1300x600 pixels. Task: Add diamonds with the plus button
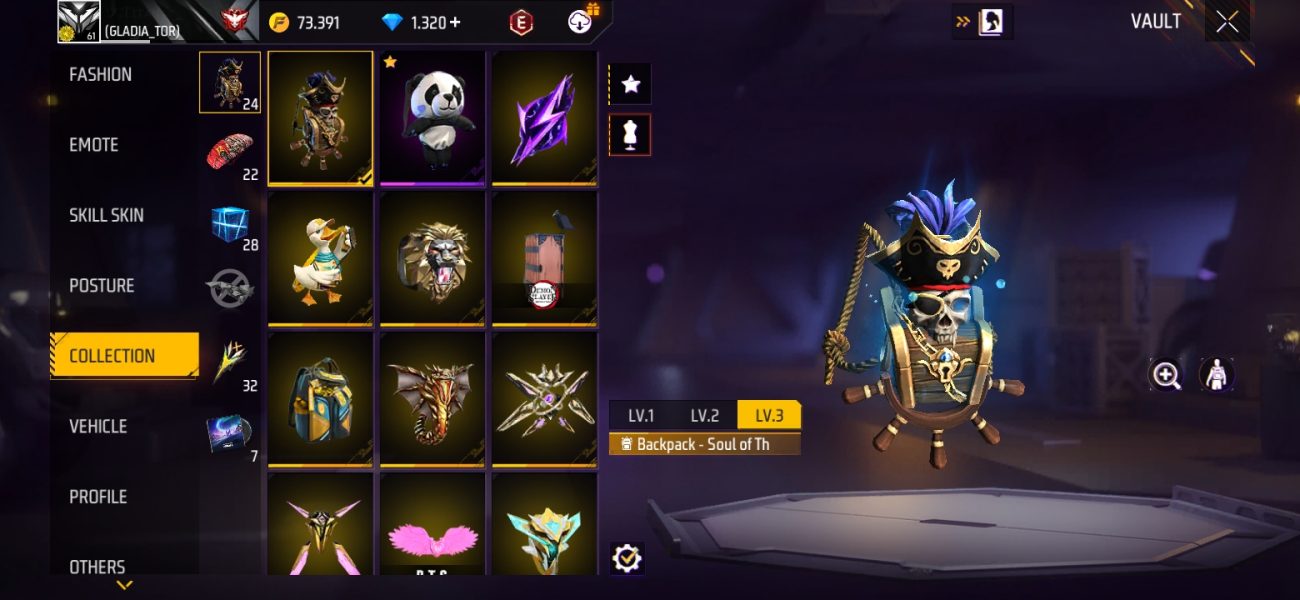pyautogui.click(x=455, y=22)
